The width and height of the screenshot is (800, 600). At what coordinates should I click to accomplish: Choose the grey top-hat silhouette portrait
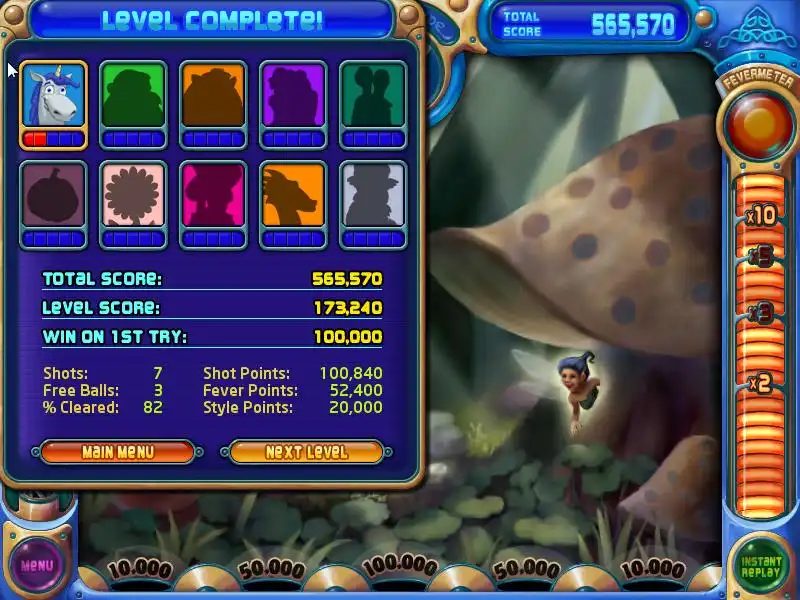373,196
